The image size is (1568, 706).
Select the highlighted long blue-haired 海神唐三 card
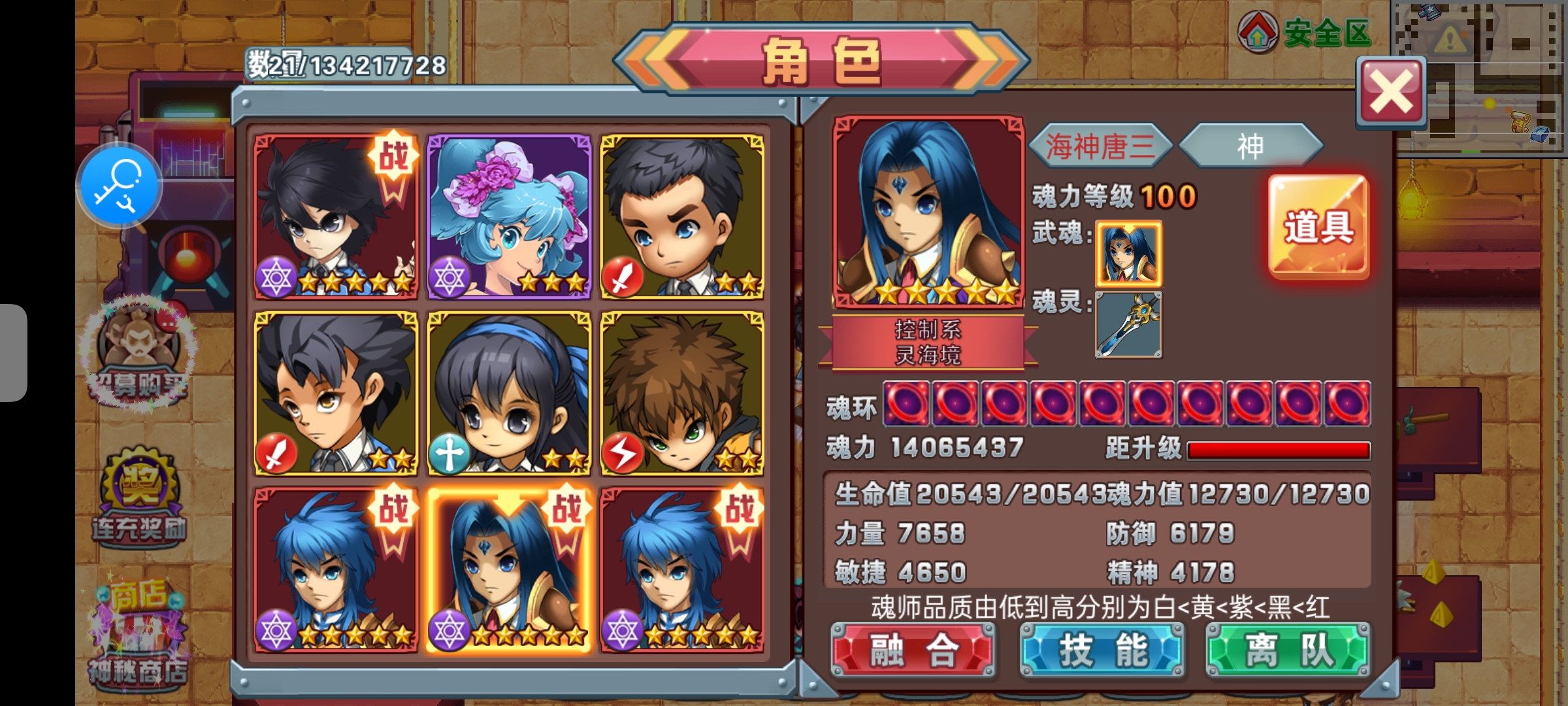pos(509,569)
